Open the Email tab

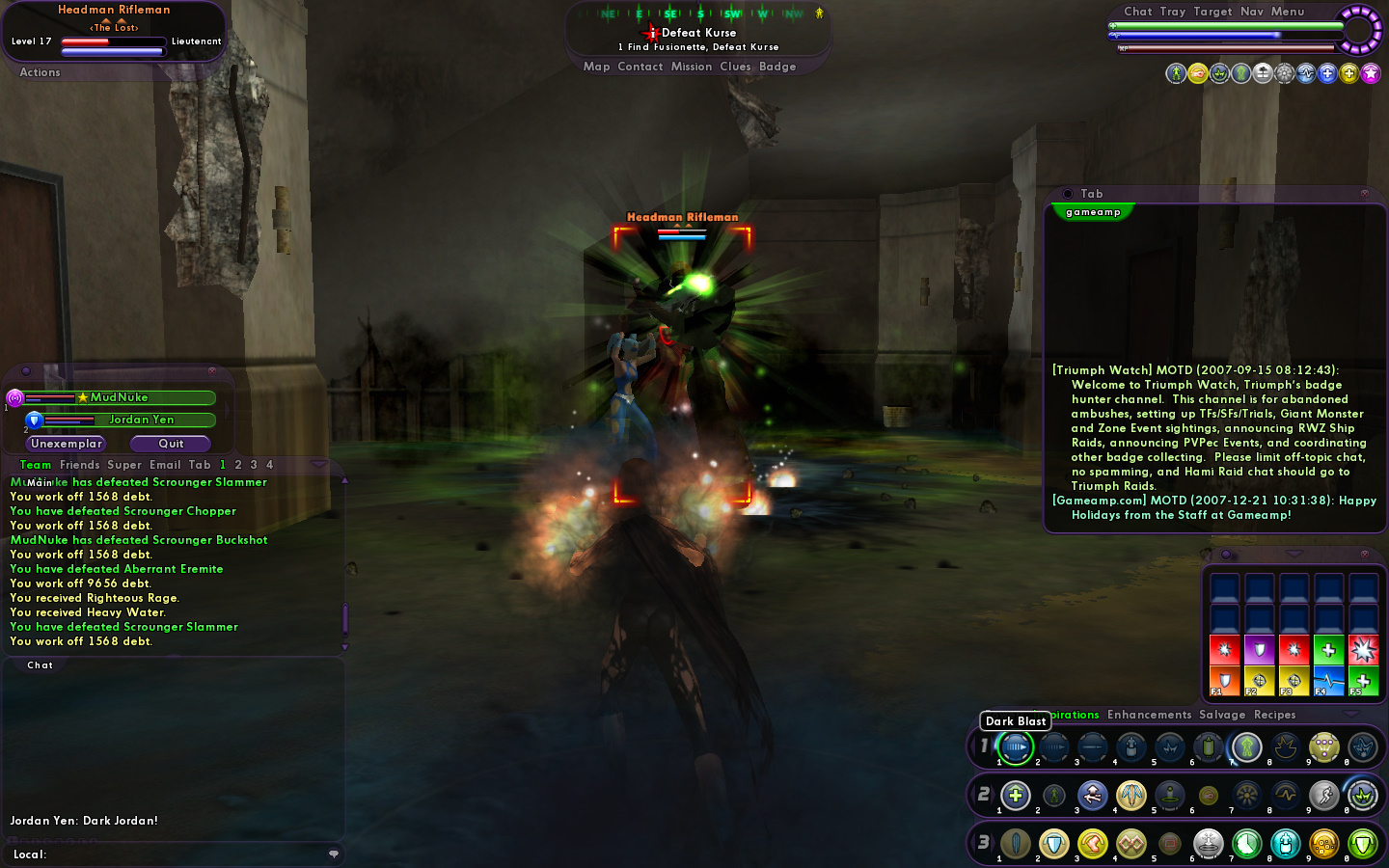[x=165, y=465]
